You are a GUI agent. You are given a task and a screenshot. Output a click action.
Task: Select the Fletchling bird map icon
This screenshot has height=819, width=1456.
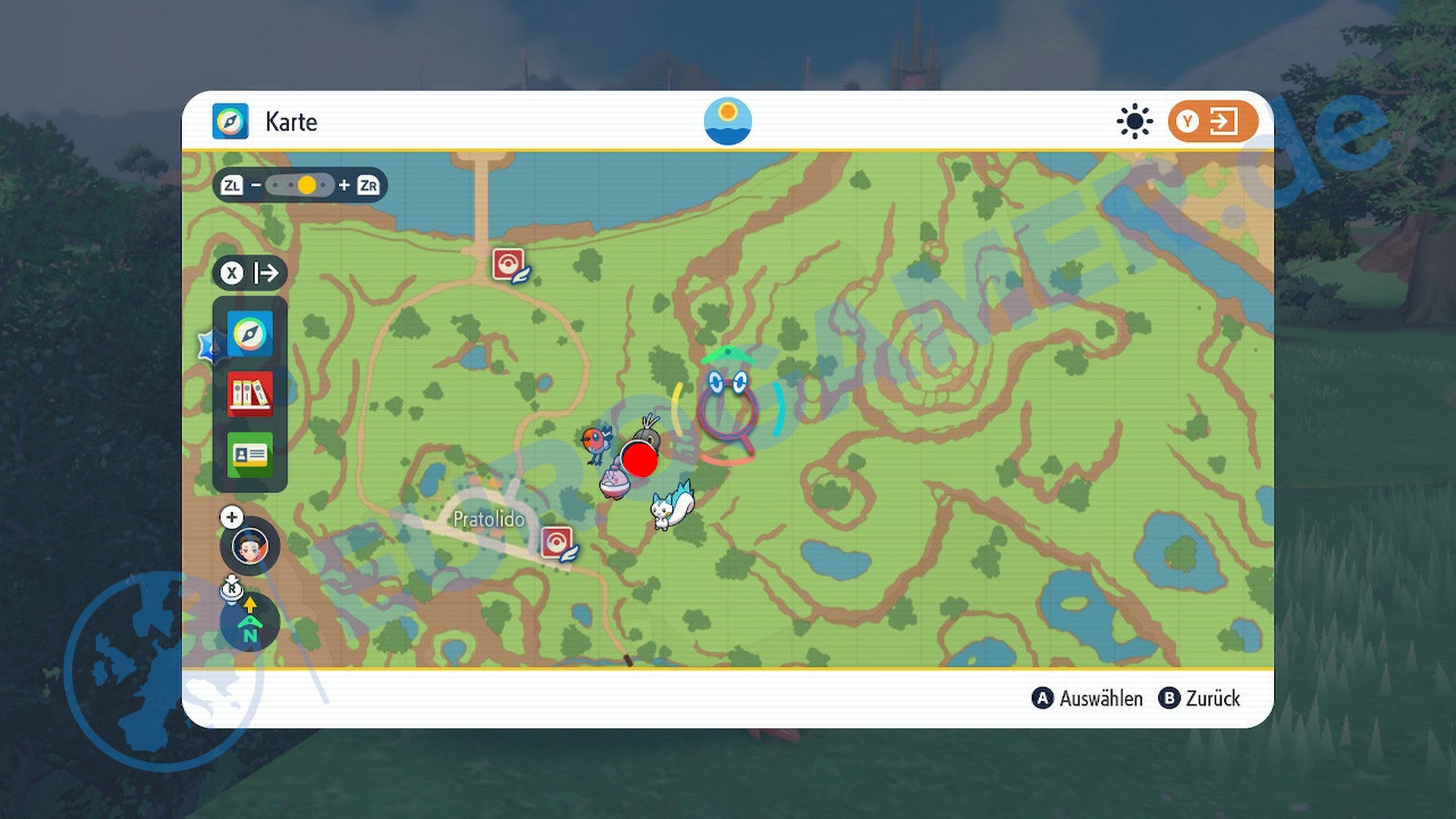pyautogui.click(x=597, y=442)
